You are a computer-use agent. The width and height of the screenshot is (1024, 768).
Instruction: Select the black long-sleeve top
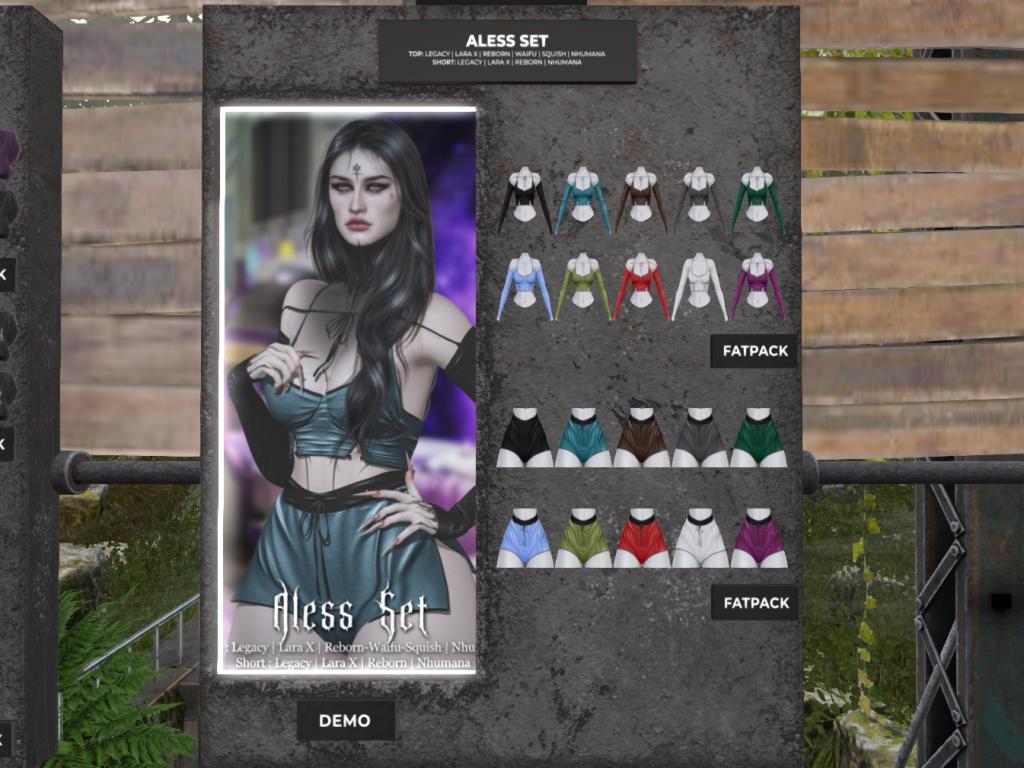pos(525,200)
